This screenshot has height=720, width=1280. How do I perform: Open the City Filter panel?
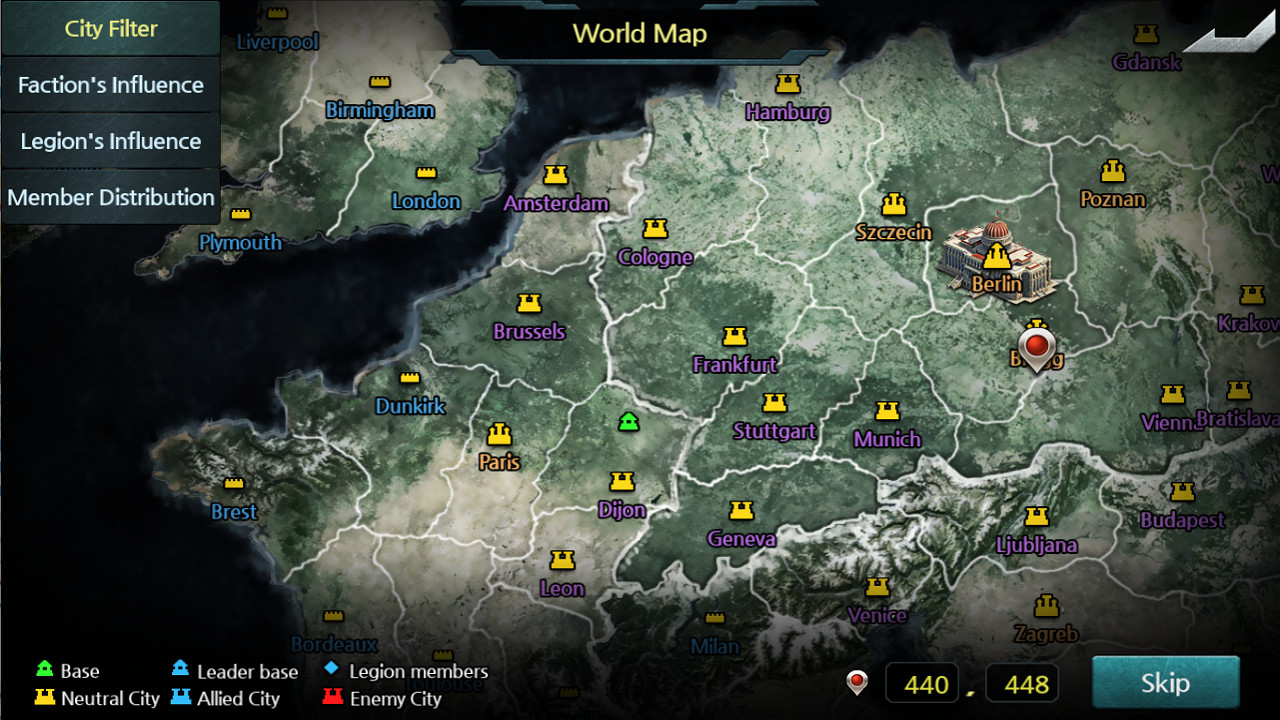[110, 29]
